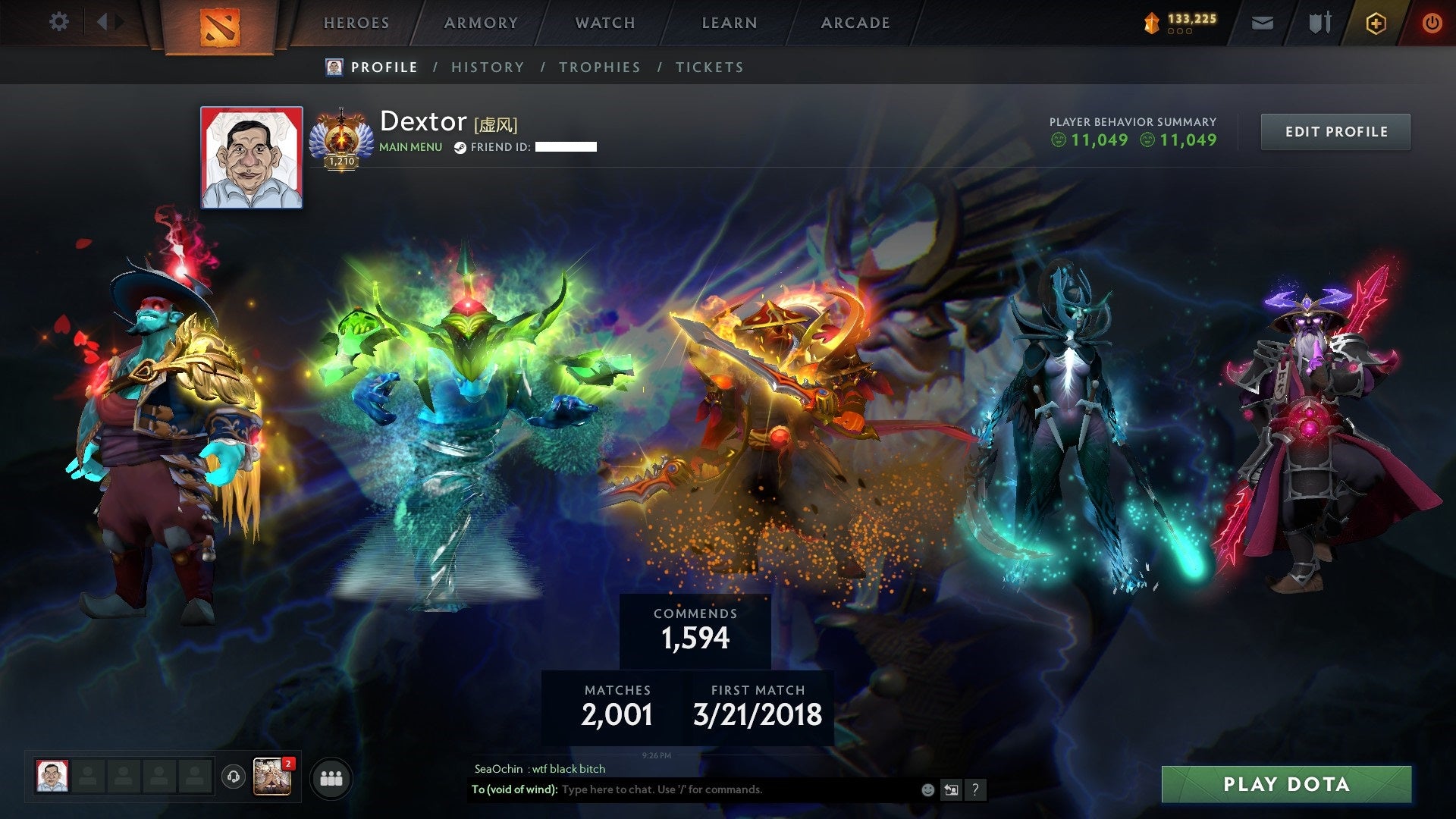Click the settings gear icon

tap(58, 22)
